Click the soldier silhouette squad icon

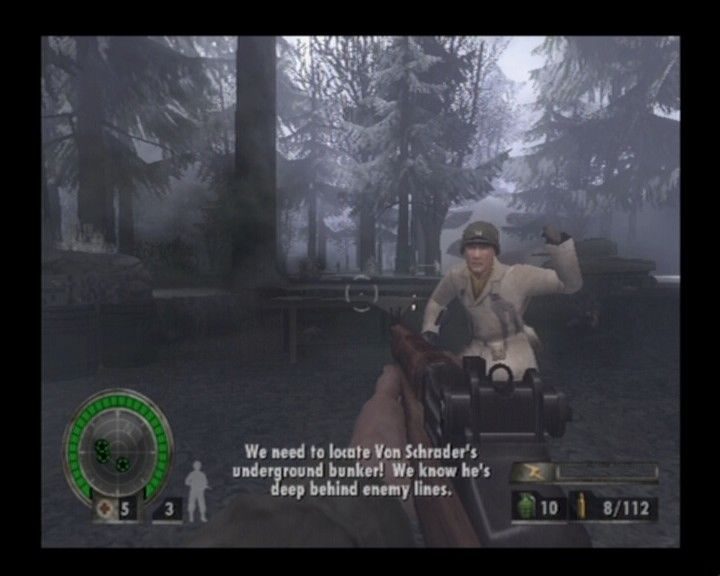click(x=197, y=491)
